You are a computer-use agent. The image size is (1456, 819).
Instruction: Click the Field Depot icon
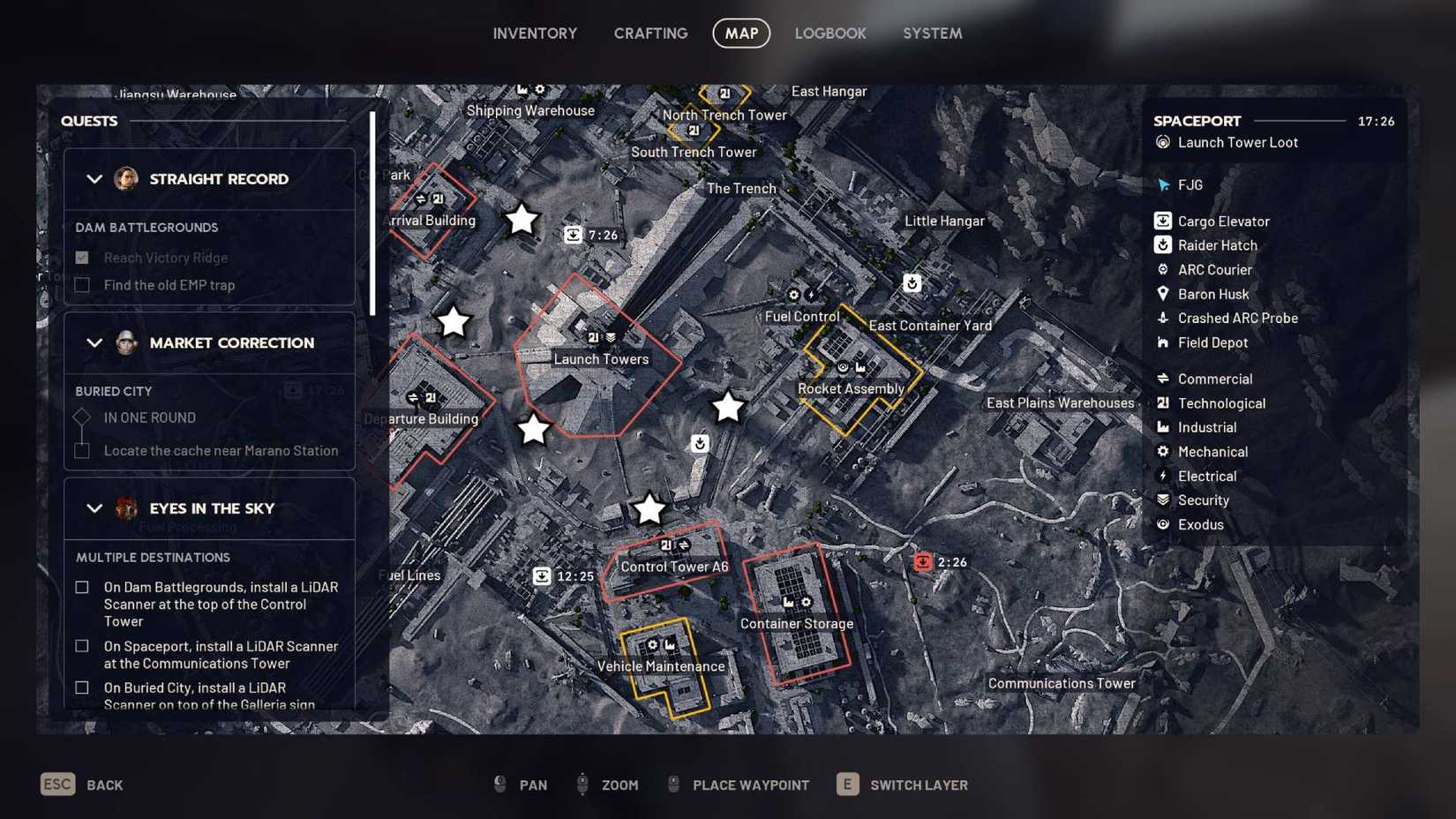coord(1162,342)
